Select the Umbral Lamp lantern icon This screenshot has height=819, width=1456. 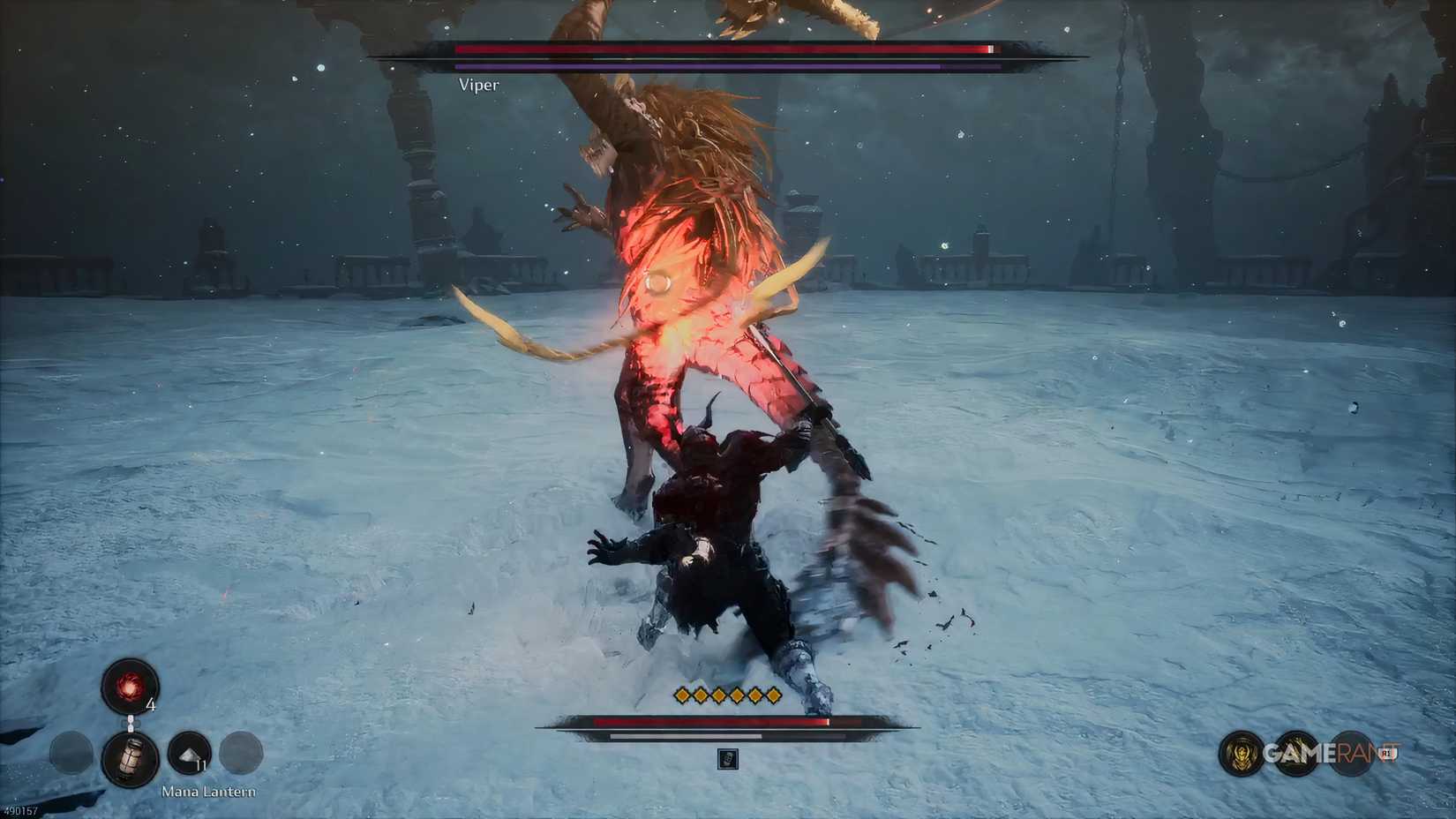click(131, 757)
